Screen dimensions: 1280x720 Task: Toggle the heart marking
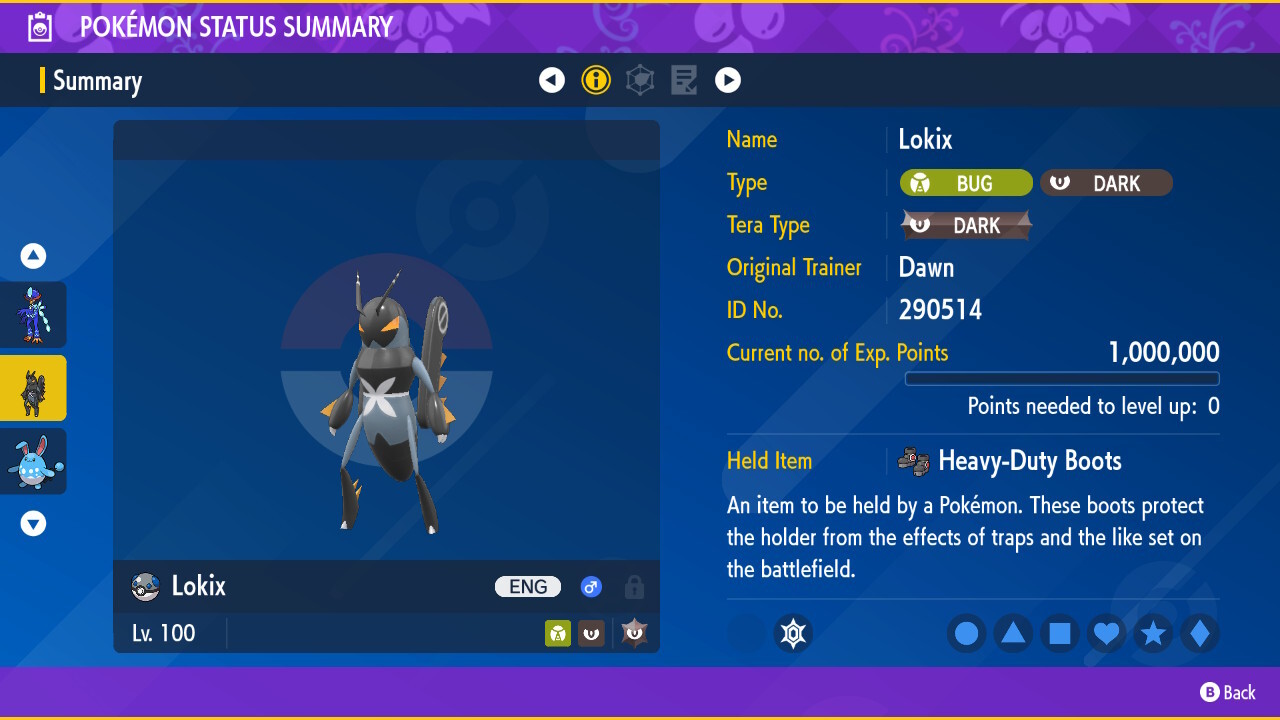[x=1106, y=633]
